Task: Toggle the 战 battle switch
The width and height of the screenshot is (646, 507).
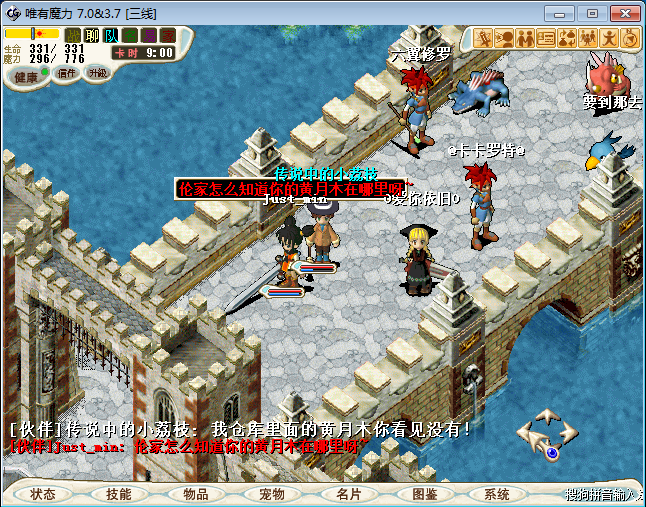Action: [73, 35]
